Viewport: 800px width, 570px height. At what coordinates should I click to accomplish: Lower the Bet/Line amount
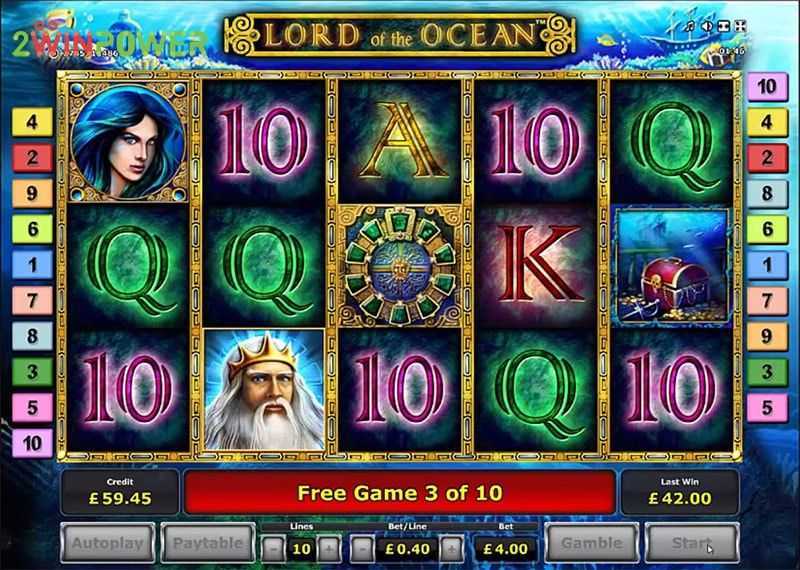point(362,548)
